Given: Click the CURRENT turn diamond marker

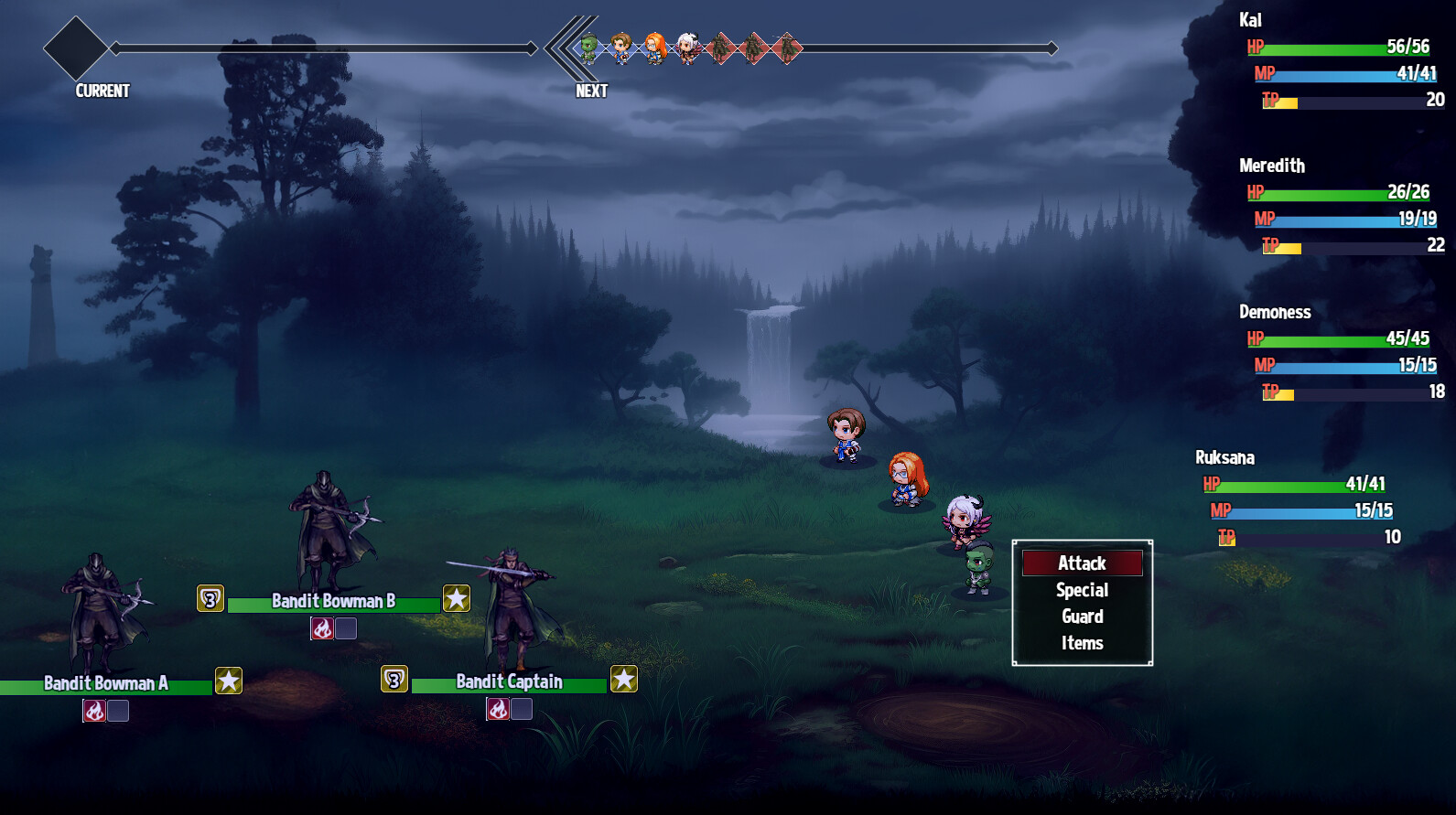Looking at the screenshot, I should tap(76, 48).
